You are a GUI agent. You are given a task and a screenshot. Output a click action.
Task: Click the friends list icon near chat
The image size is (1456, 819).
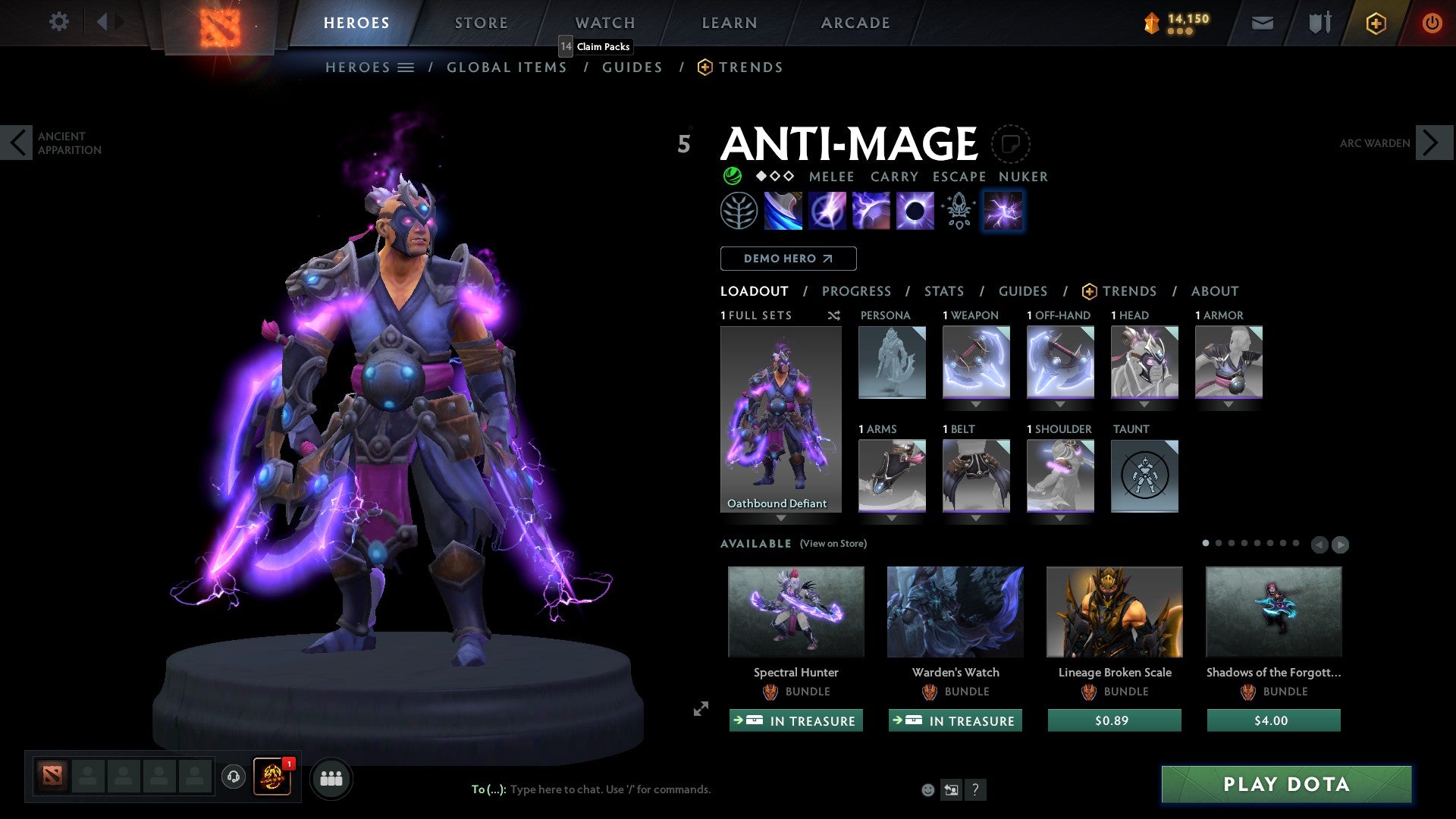[331, 778]
